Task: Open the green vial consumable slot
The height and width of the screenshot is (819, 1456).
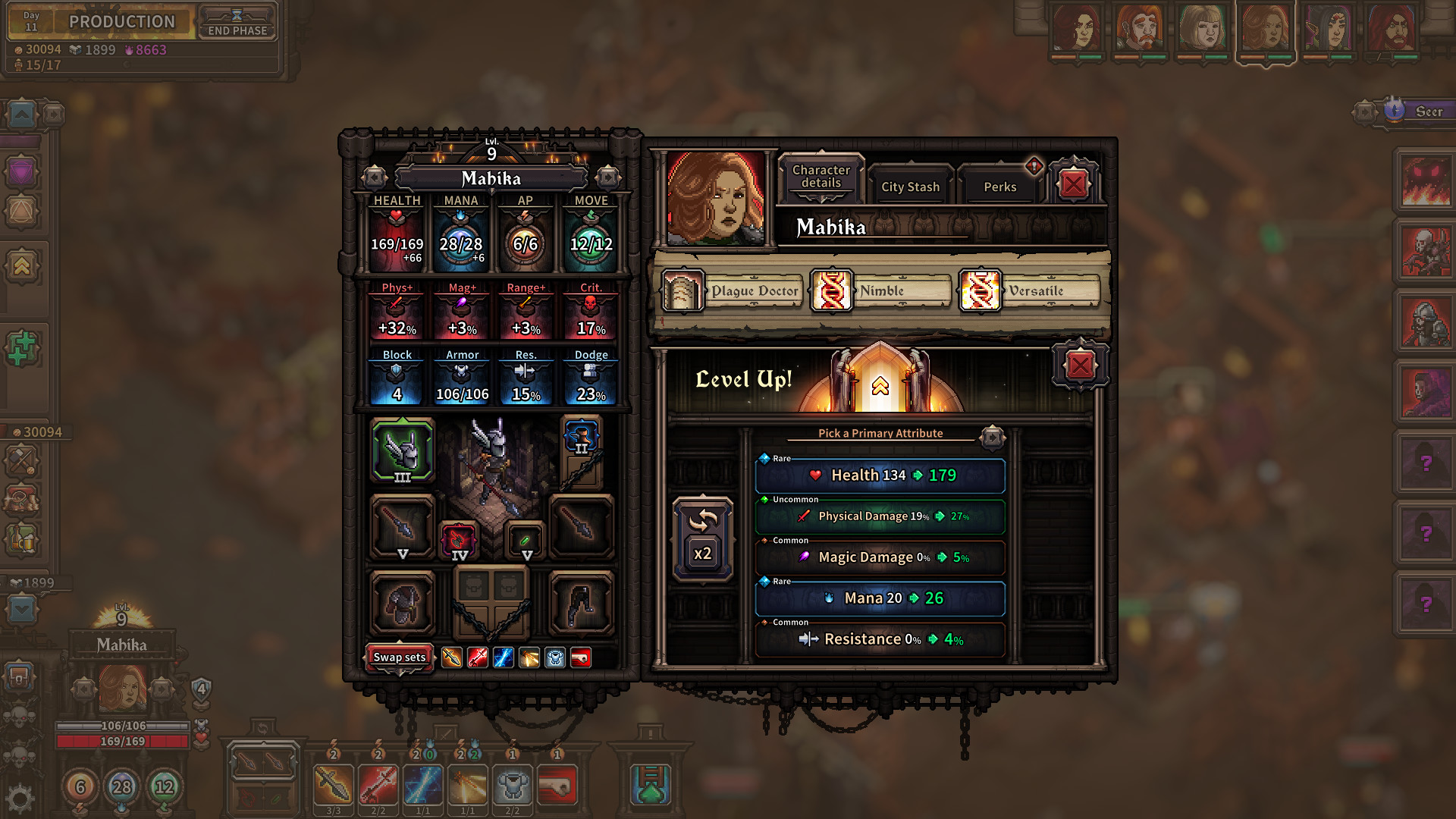Action: [x=526, y=539]
